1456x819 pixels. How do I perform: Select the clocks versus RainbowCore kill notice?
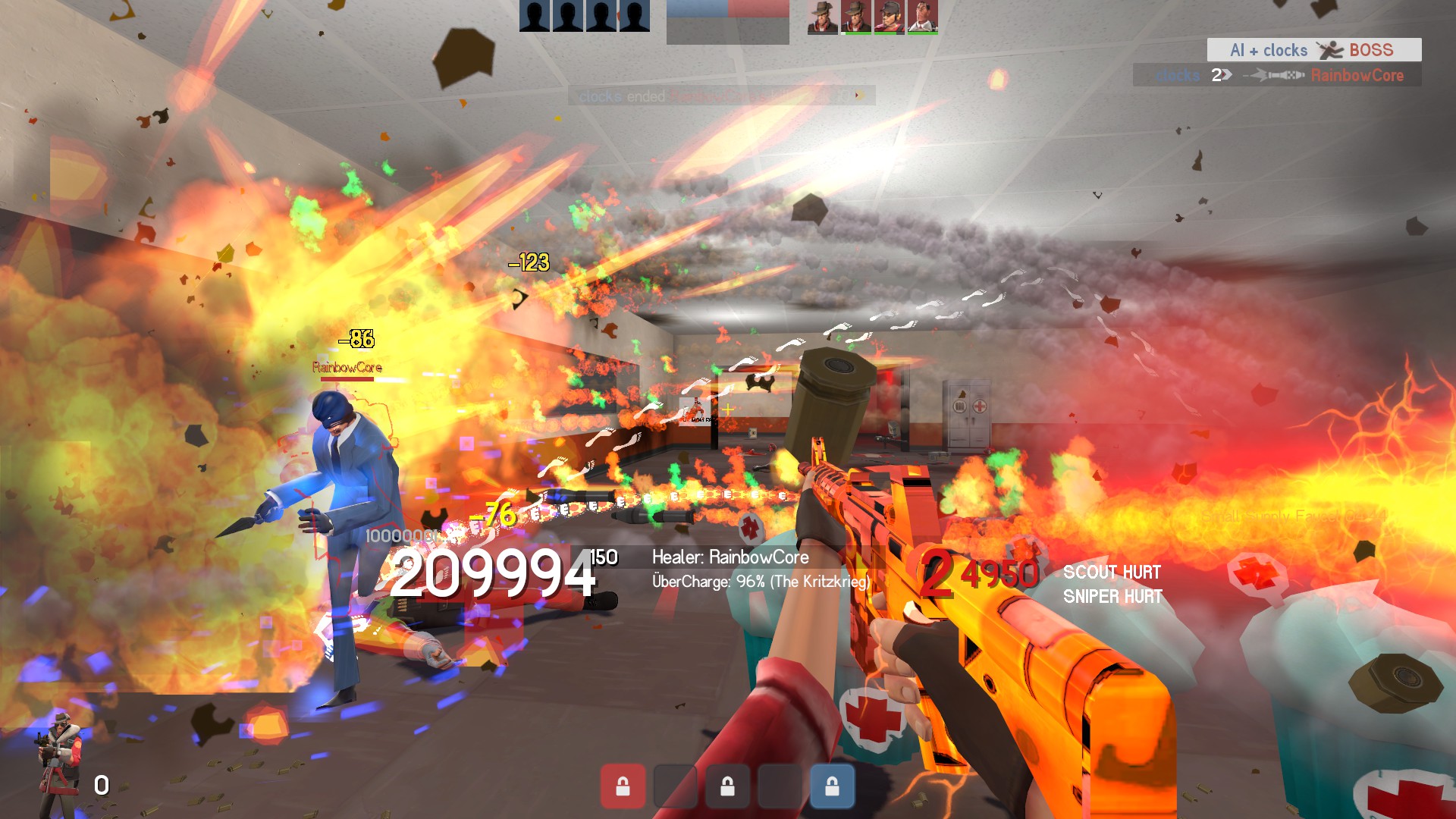[x=1277, y=75]
